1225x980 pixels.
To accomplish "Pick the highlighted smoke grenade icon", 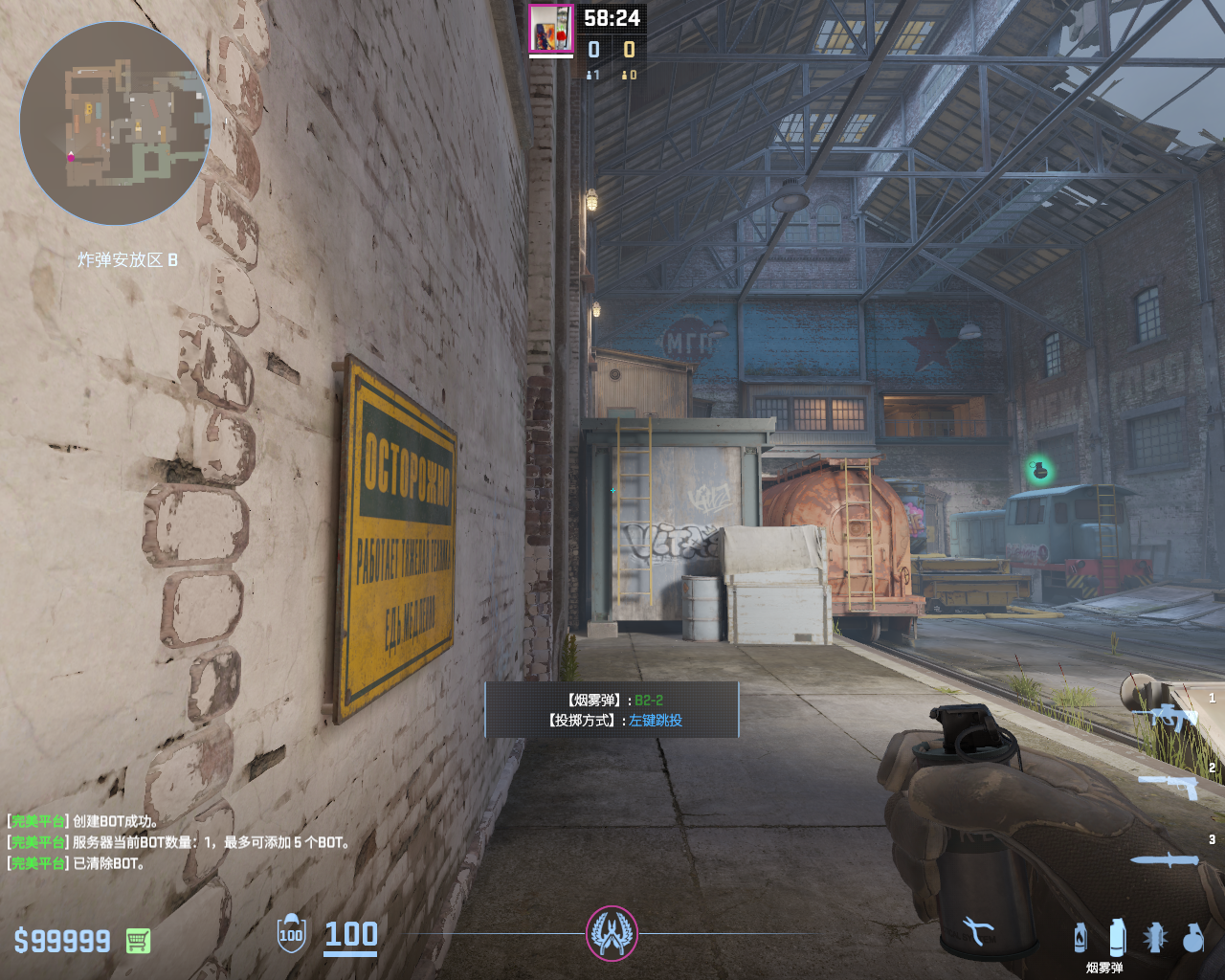I will click(1117, 938).
